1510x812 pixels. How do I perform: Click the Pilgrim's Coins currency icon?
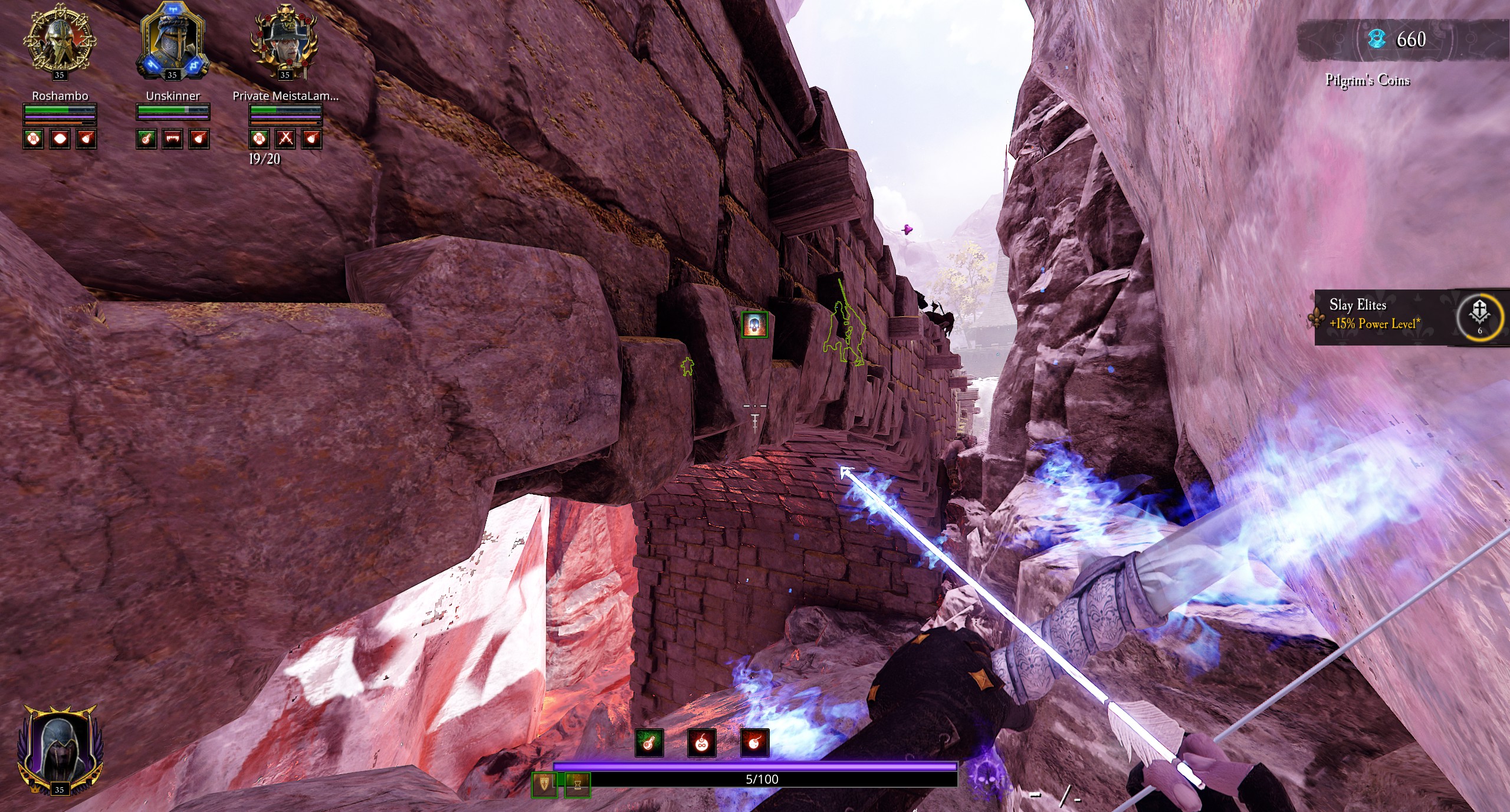pos(1377,40)
